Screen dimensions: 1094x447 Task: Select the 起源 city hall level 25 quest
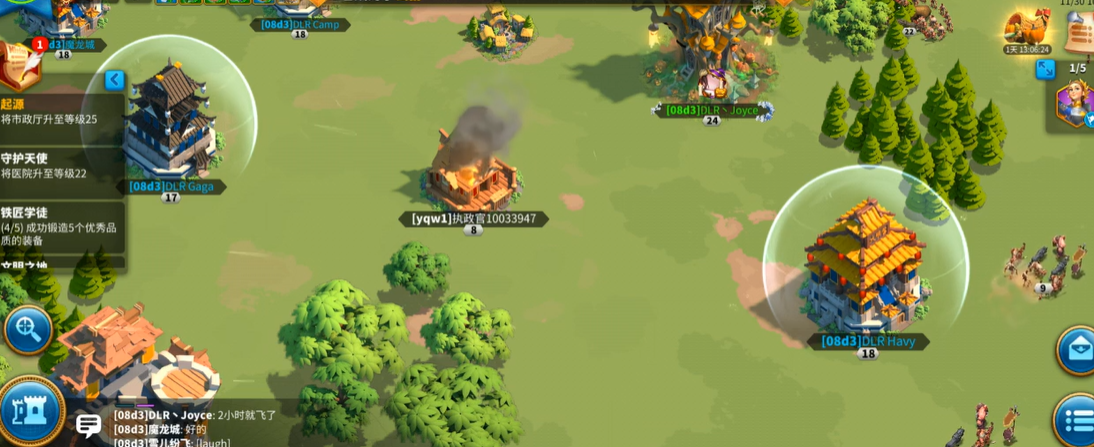click(x=60, y=111)
